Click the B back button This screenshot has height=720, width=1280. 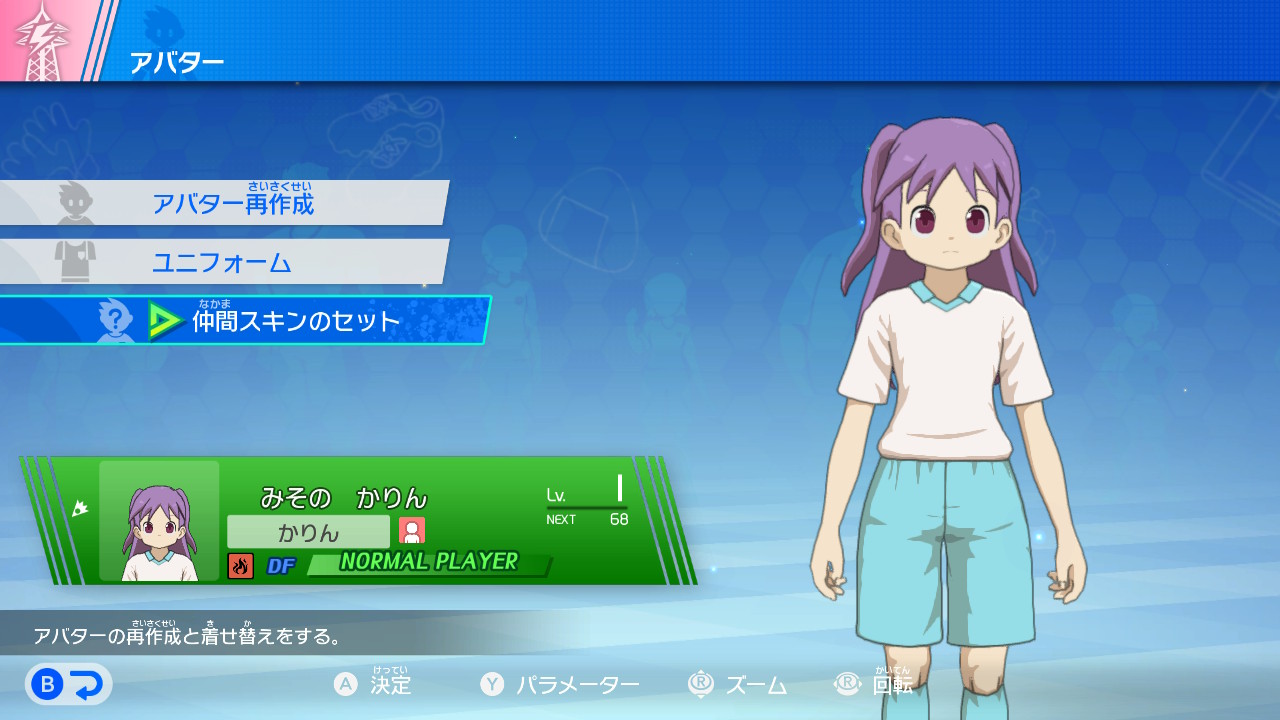tap(68, 684)
